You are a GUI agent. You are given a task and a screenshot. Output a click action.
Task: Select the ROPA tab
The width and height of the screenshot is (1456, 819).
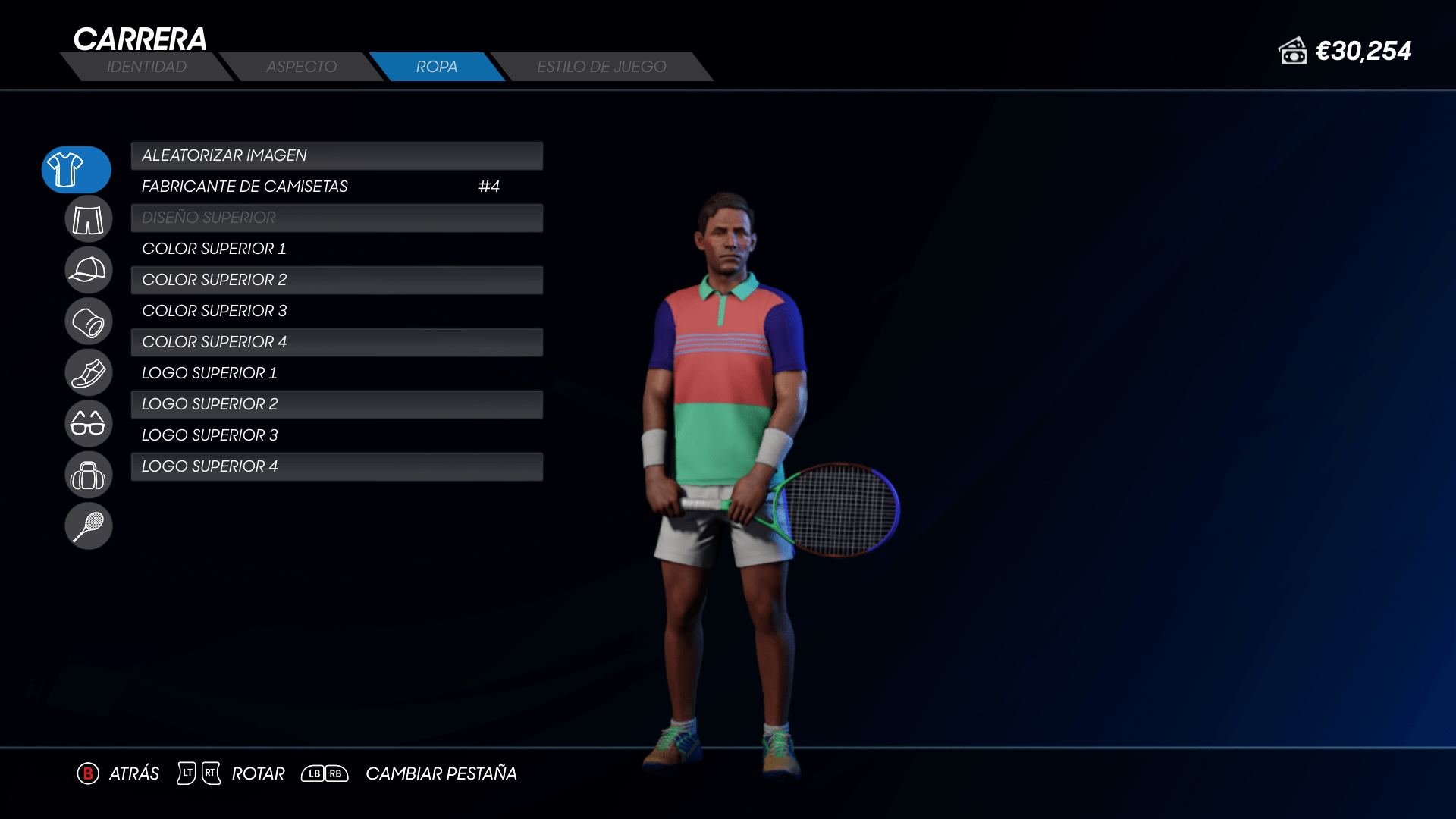[x=437, y=67]
